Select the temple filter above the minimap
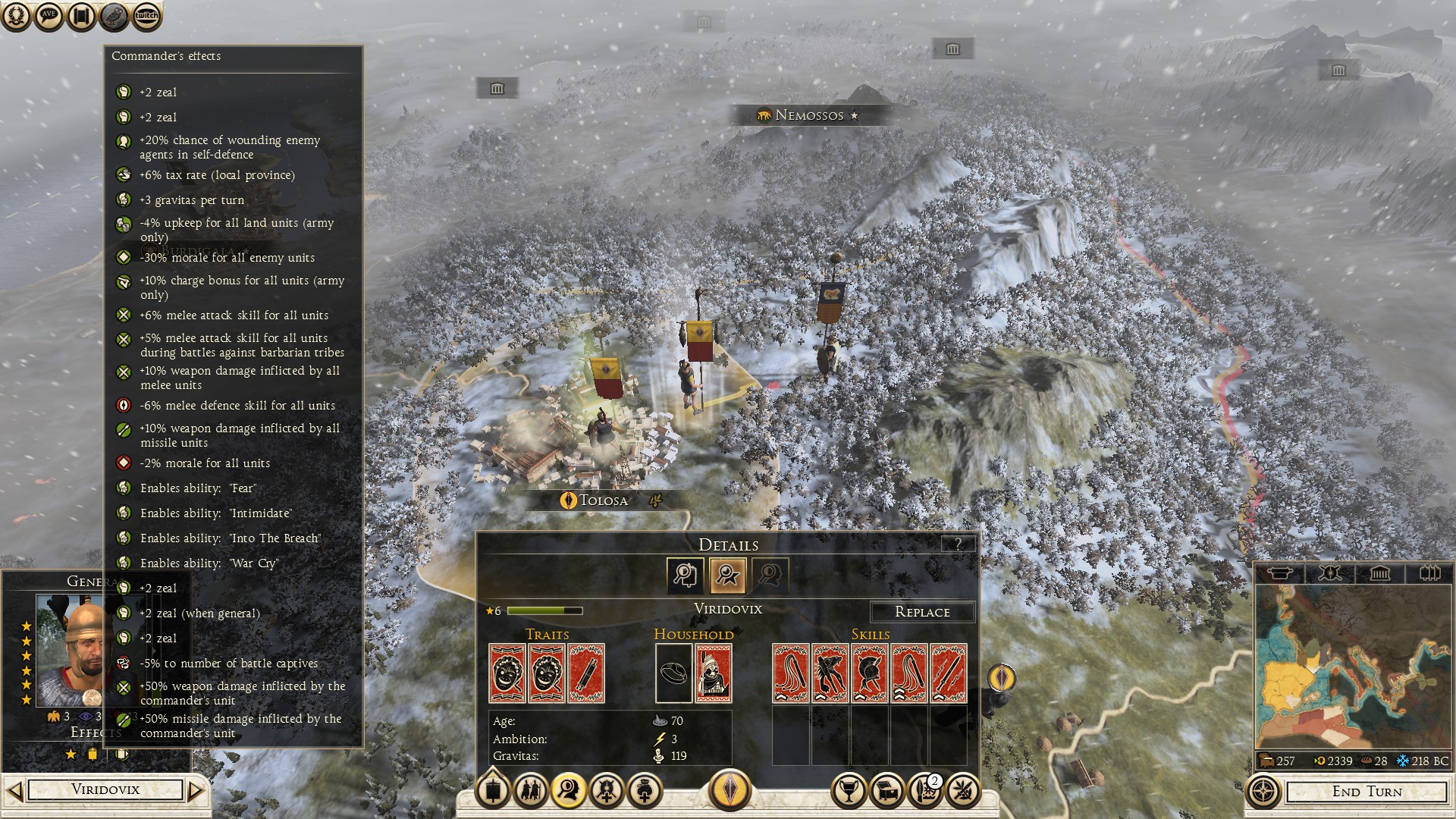 pyautogui.click(x=1379, y=573)
